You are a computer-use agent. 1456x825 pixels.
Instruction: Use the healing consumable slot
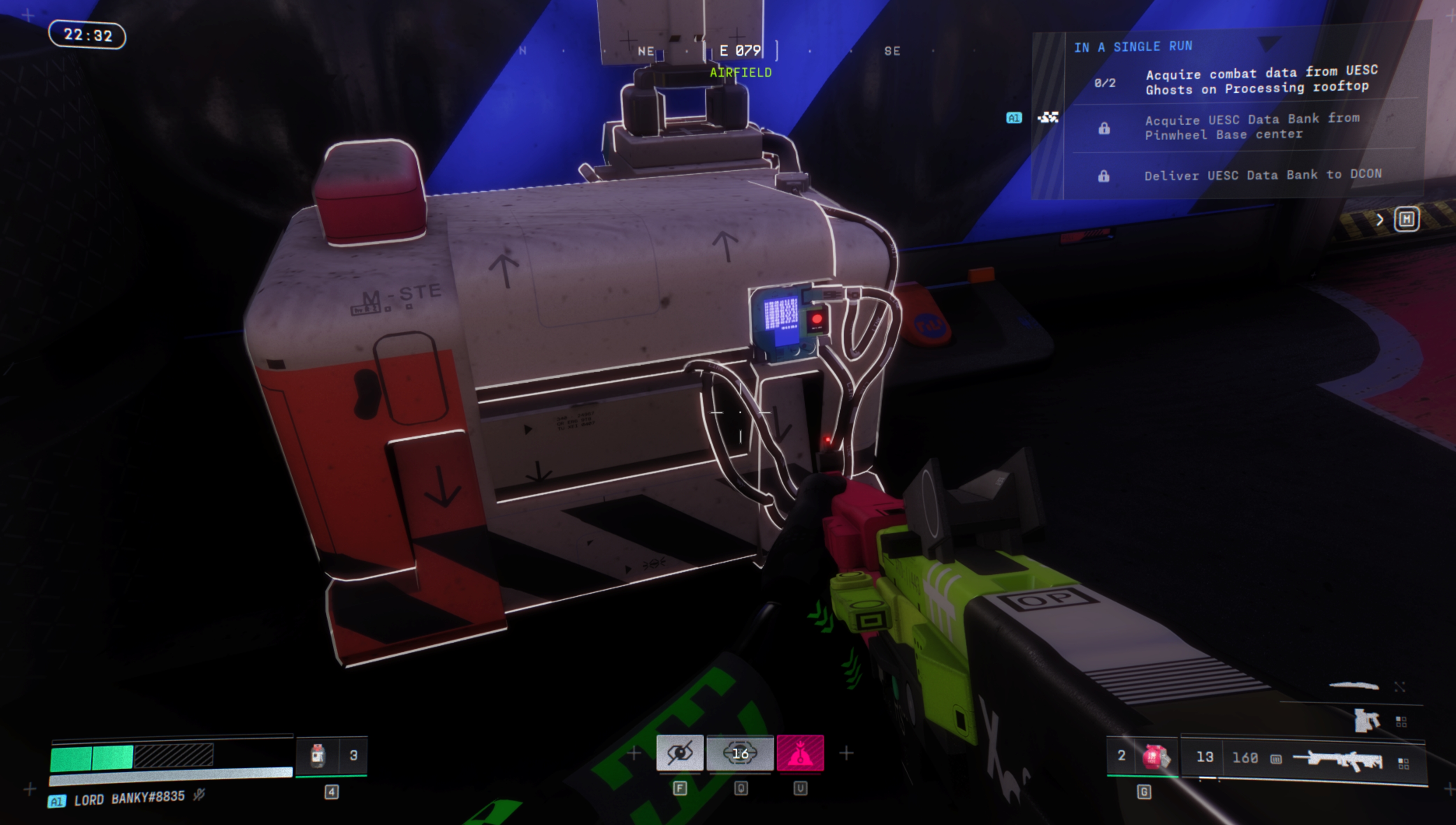(318, 755)
